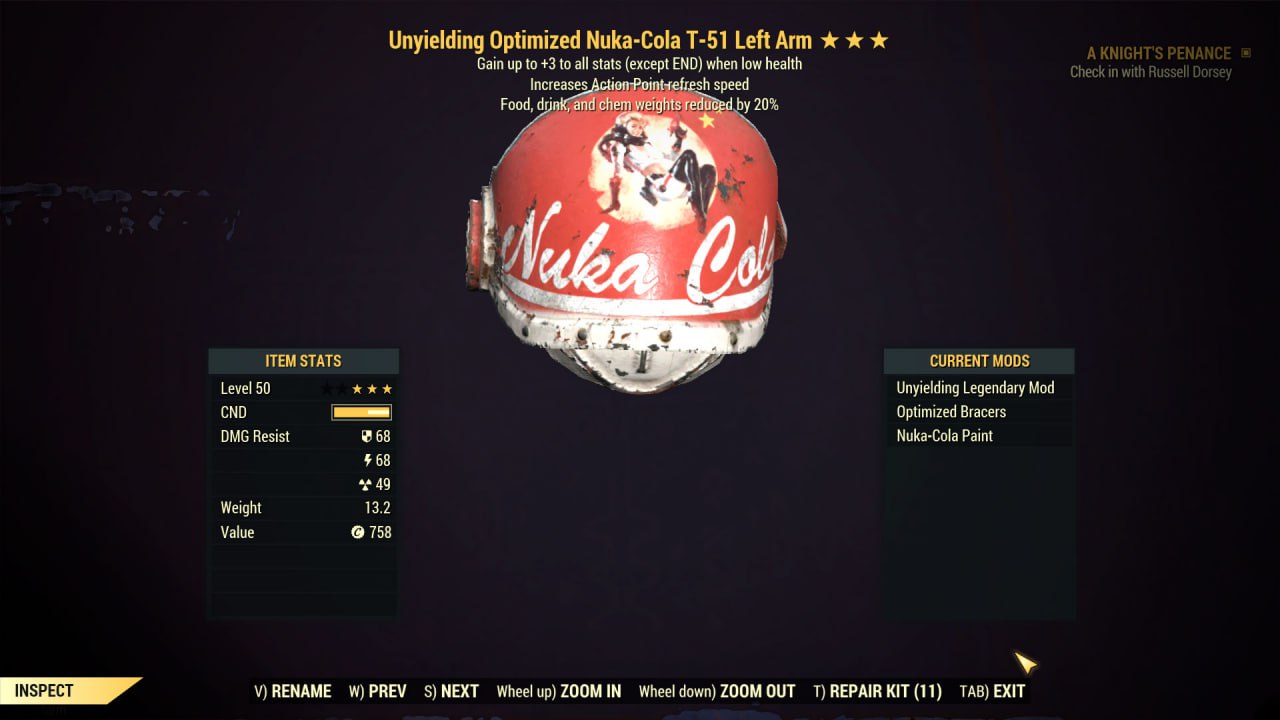Viewport: 1280px width, 720px height.
Task: Open the A Knight's Penance quest tracker
Action: (1159, 53)
